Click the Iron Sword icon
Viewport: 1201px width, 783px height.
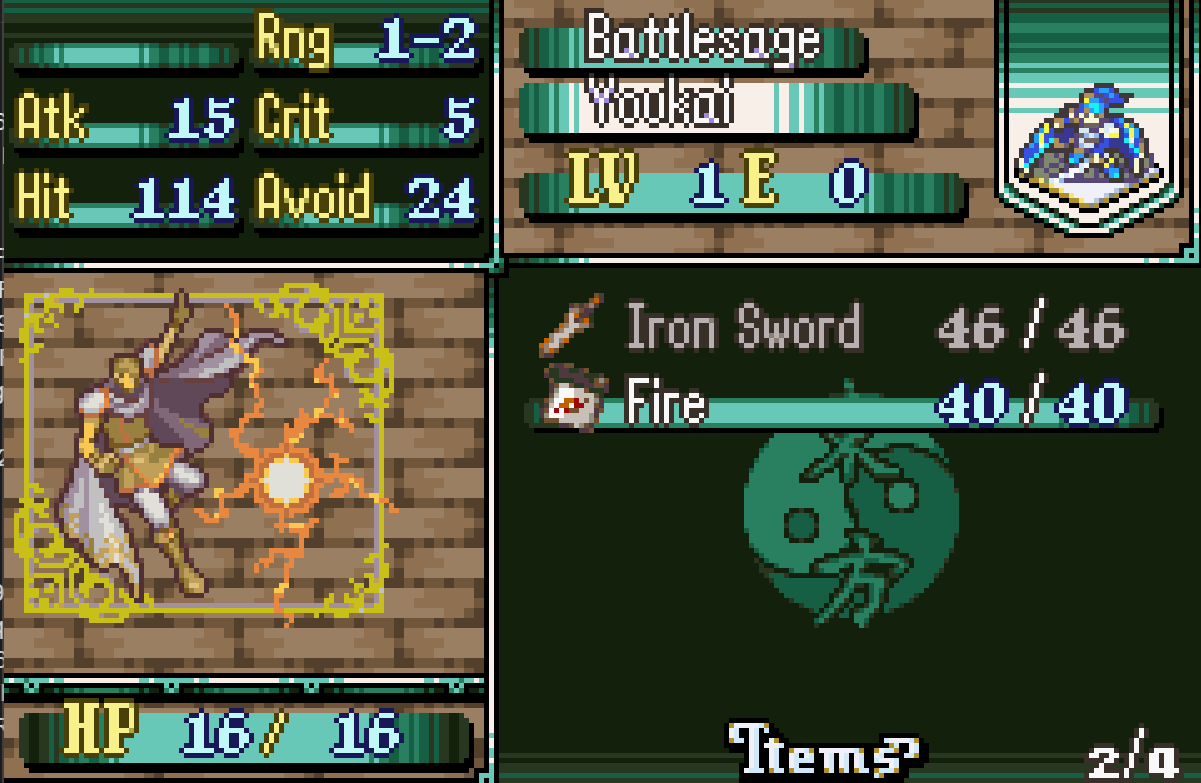(571, 326)
